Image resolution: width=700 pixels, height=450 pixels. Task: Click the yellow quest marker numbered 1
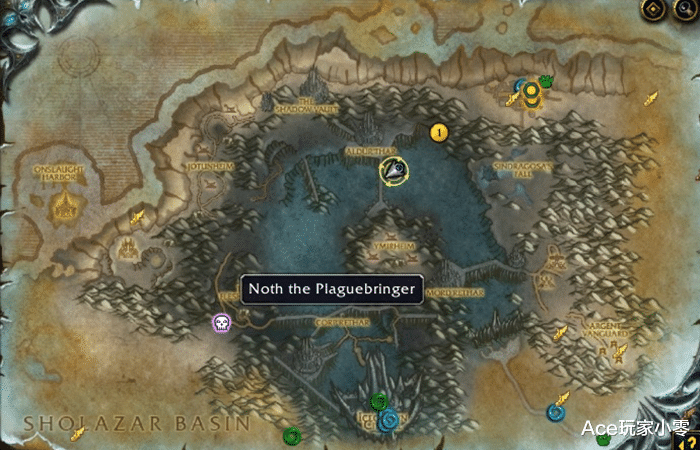click(437, 132)
